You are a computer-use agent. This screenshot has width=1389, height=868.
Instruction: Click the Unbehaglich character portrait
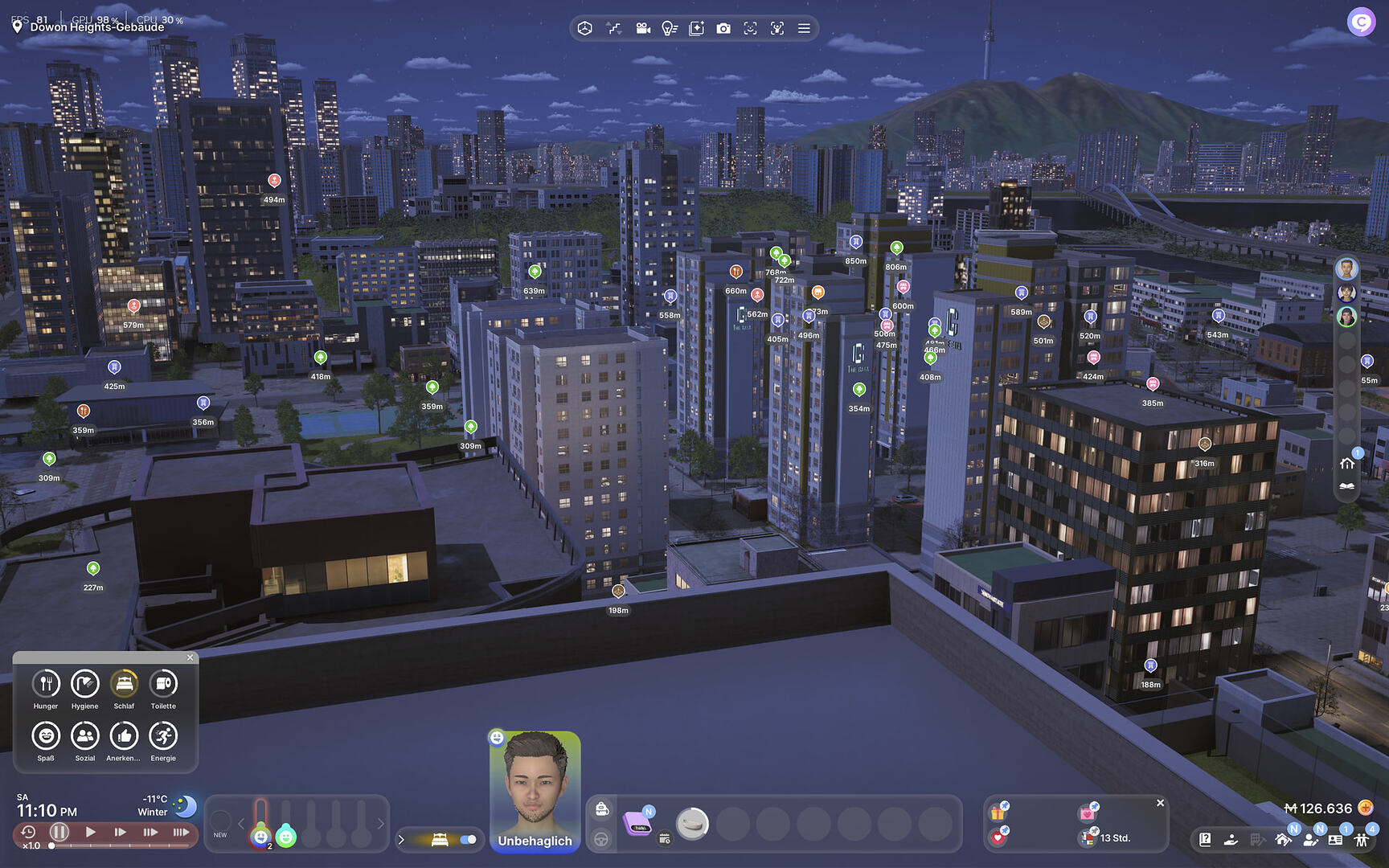coord(535,788)
